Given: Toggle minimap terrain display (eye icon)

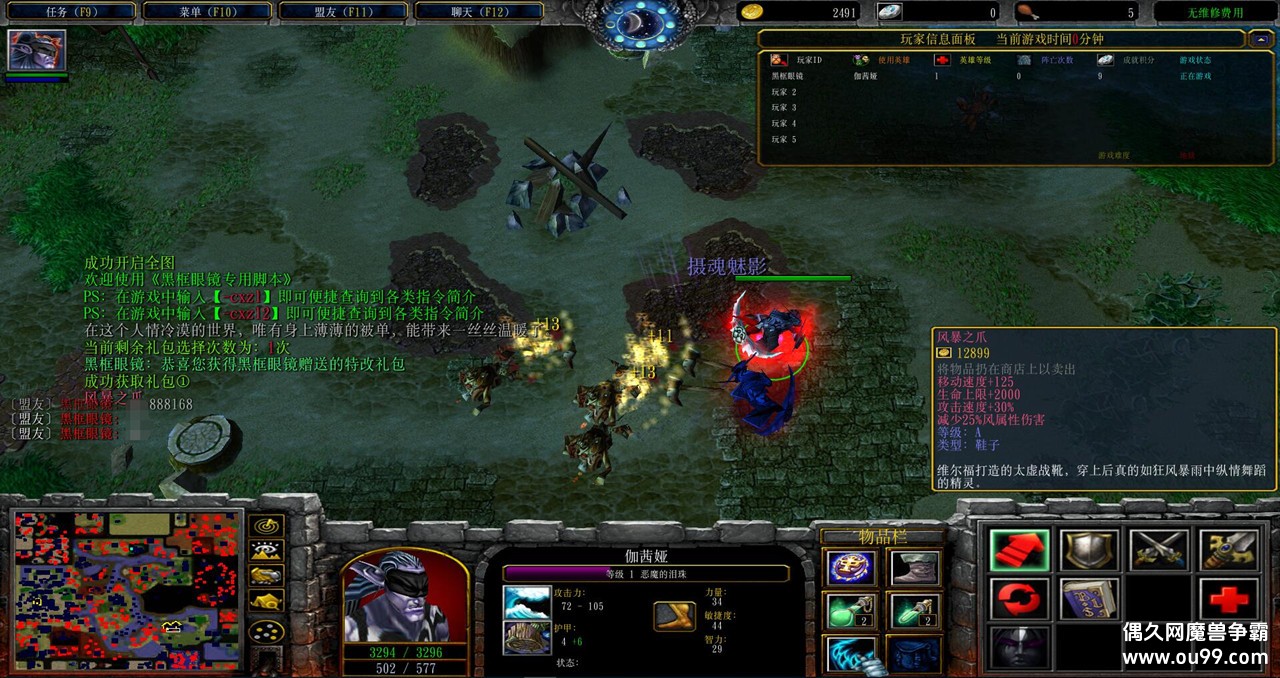Looking at the screenshot, I should pyautogui.click(x=267, y=550).
